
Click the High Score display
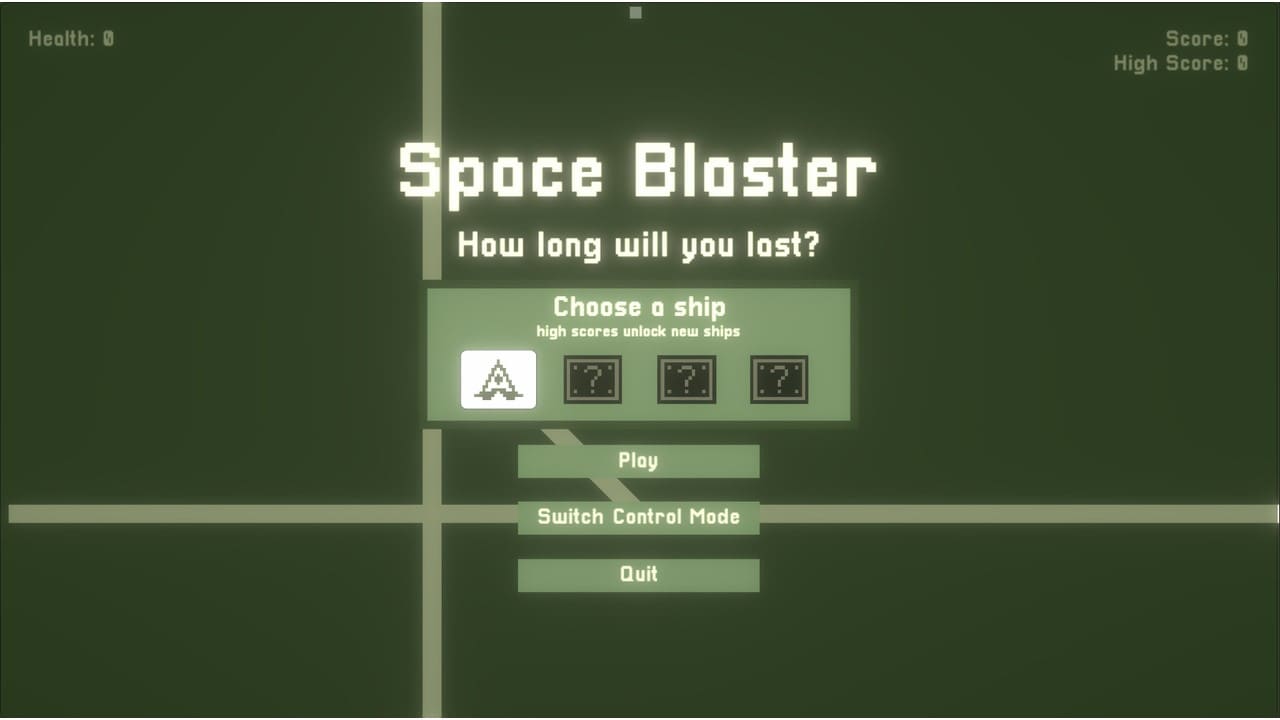(1182, 63)
